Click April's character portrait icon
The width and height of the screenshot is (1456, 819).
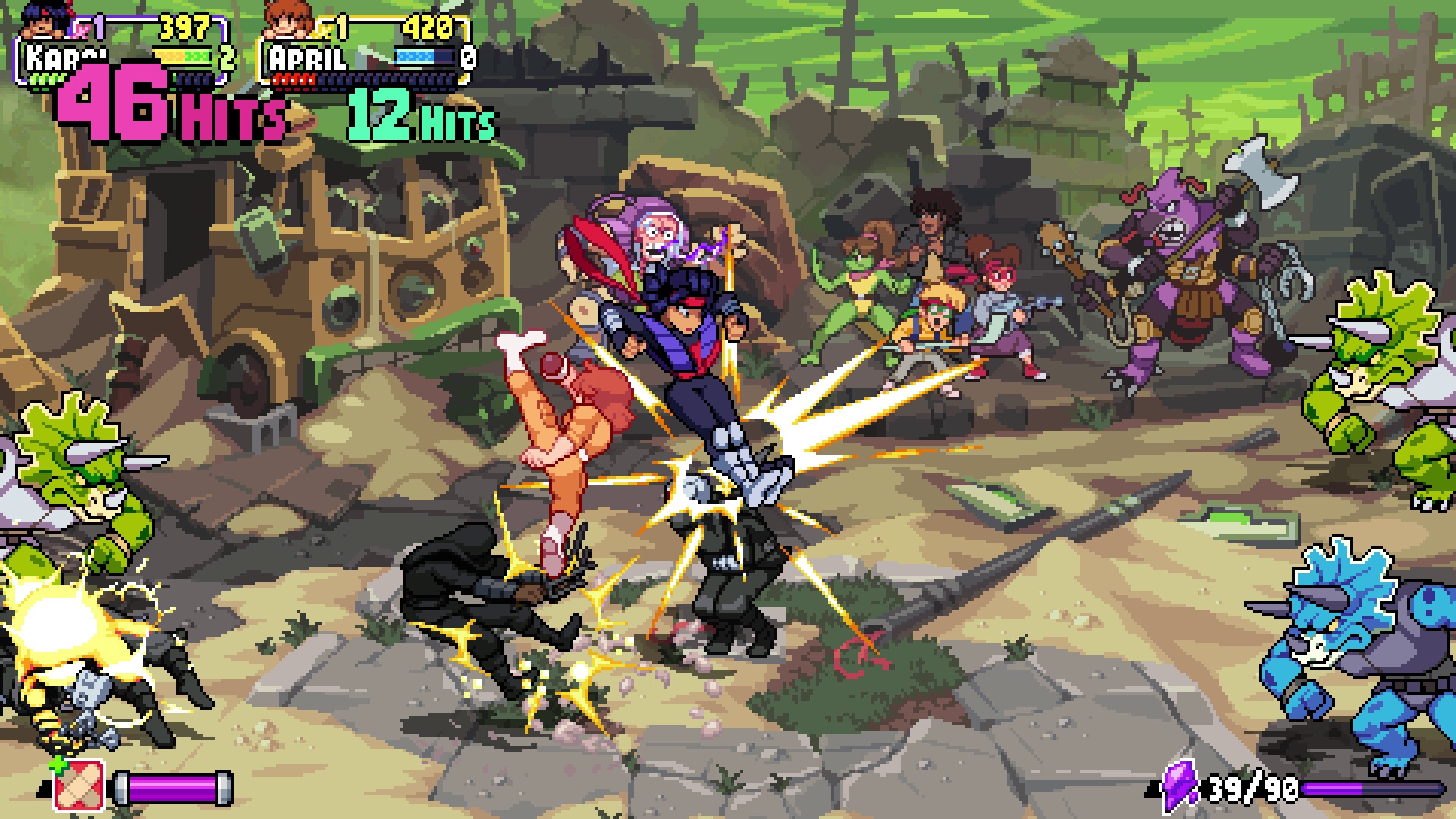(x=287, y=21)
